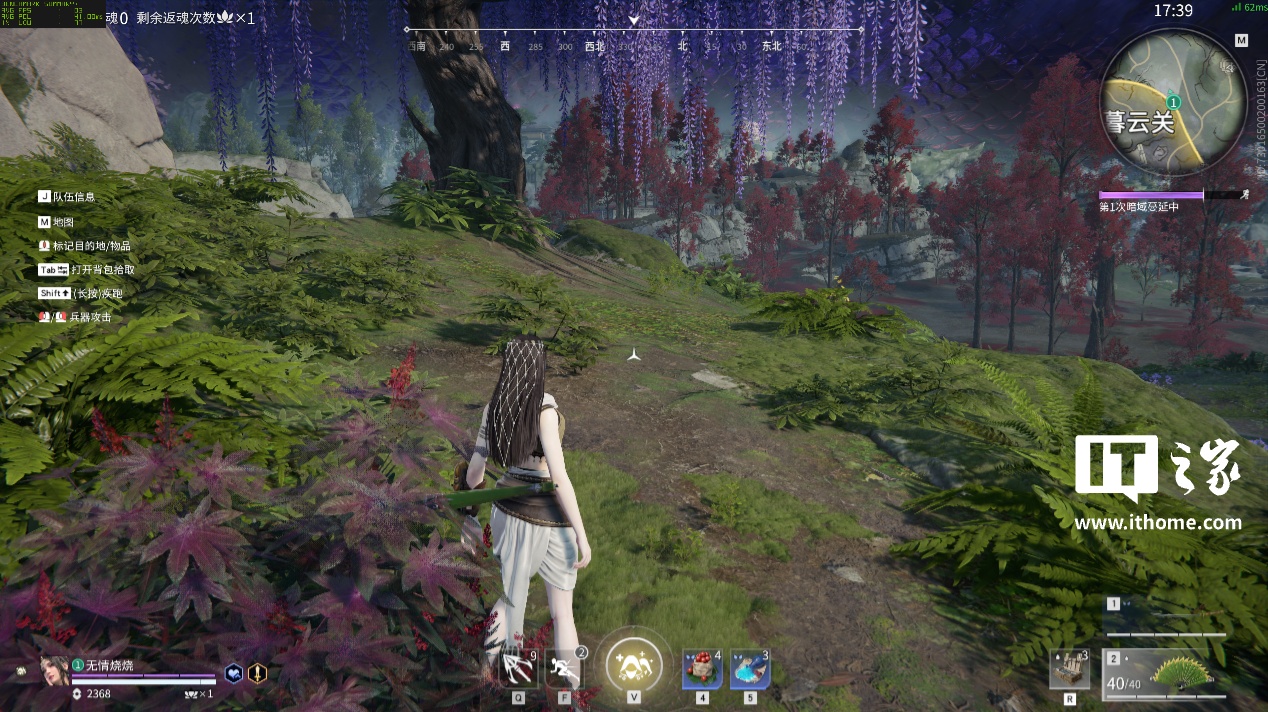Screen dimensions: 1268x712
Task: Click the 无情烧烧 player portrait
Action: point(54,669)
